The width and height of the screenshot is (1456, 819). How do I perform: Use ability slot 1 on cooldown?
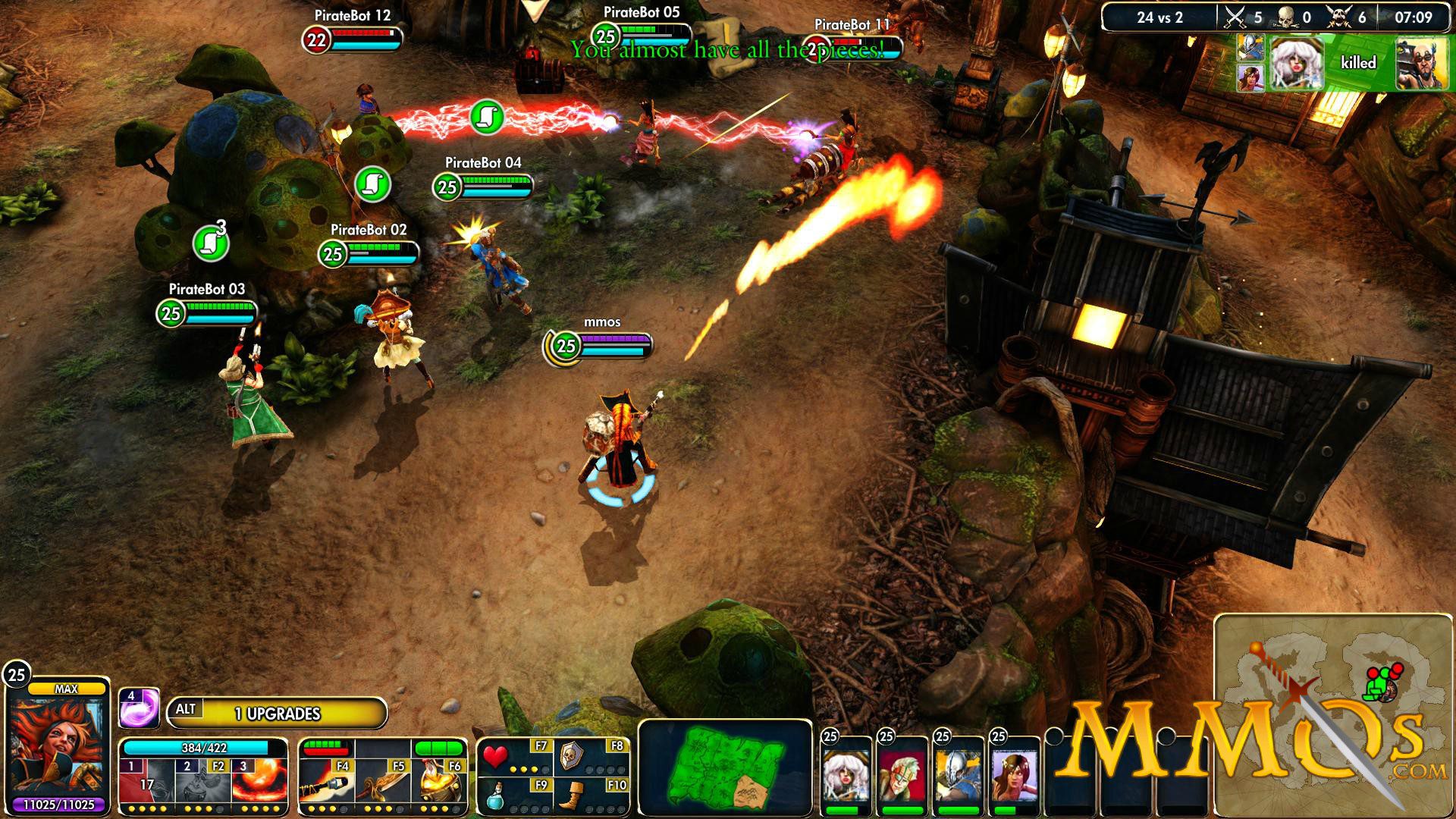(x=146, y=781)
